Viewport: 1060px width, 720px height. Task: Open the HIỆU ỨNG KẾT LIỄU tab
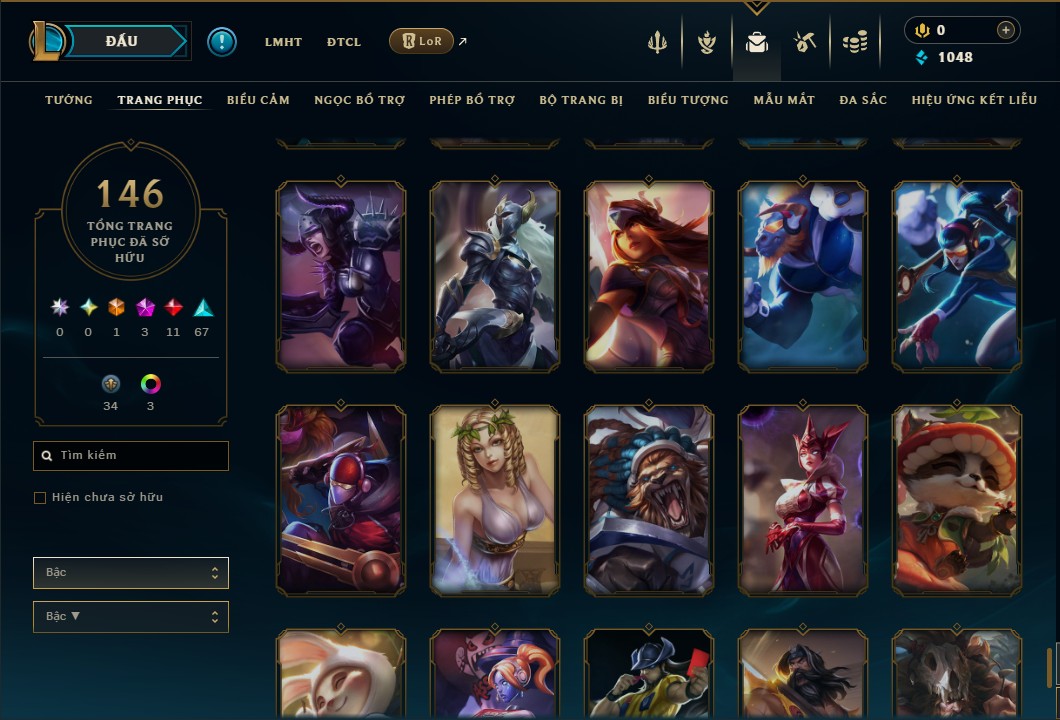pos(972,100)
